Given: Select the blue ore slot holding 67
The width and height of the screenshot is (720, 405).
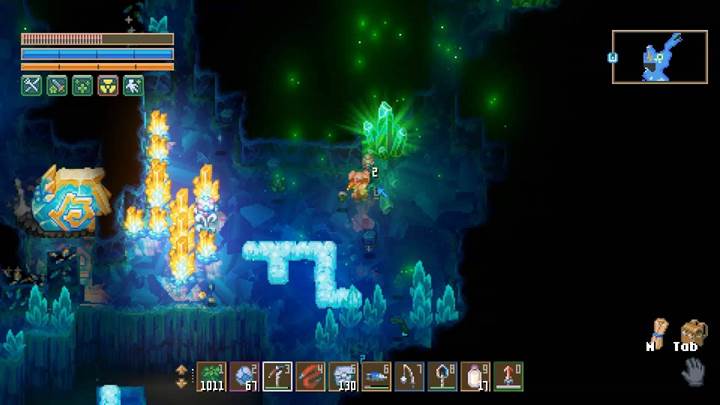Looking at the screenshot, I should pos(245,376).
